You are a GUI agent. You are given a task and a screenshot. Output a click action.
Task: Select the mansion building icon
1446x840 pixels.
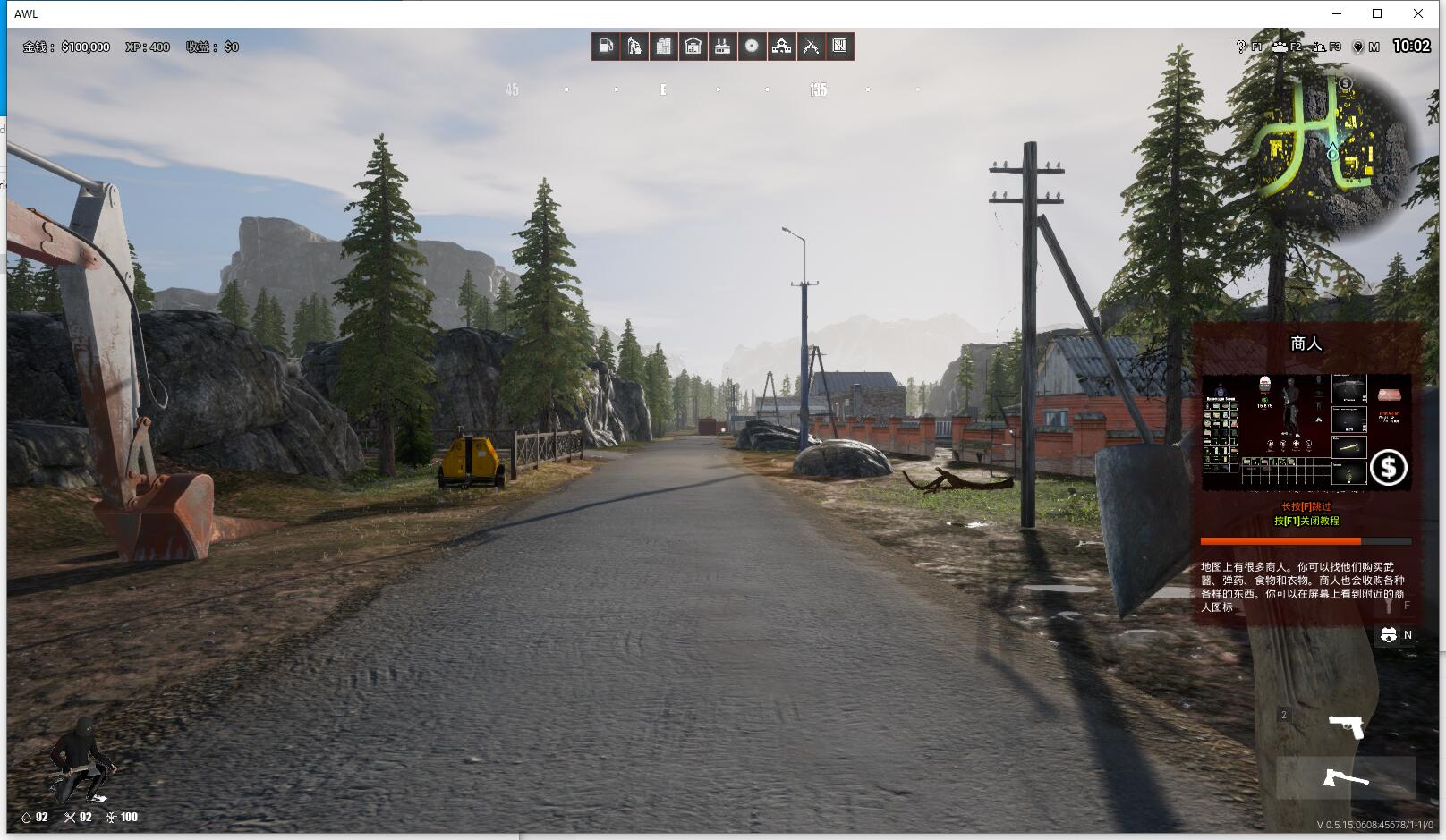pyautogui.click(x=781, y=47)
